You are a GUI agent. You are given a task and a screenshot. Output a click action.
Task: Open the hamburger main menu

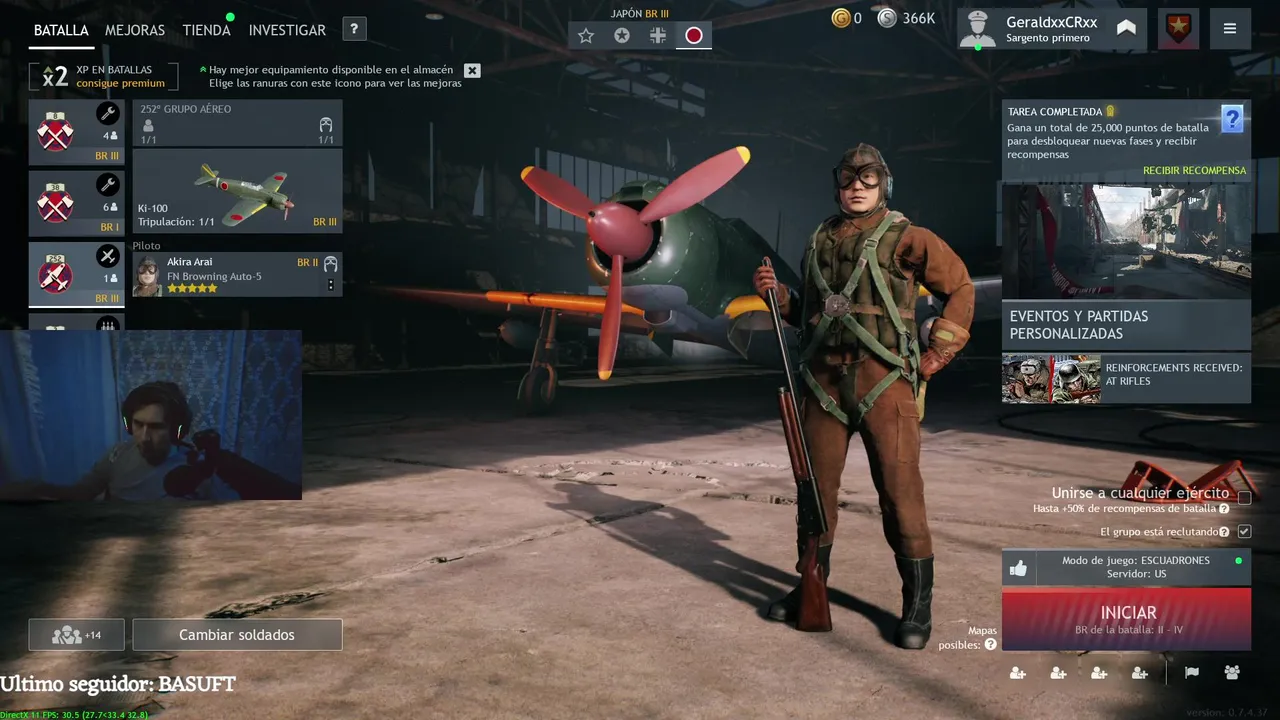tap(1229, 29)
